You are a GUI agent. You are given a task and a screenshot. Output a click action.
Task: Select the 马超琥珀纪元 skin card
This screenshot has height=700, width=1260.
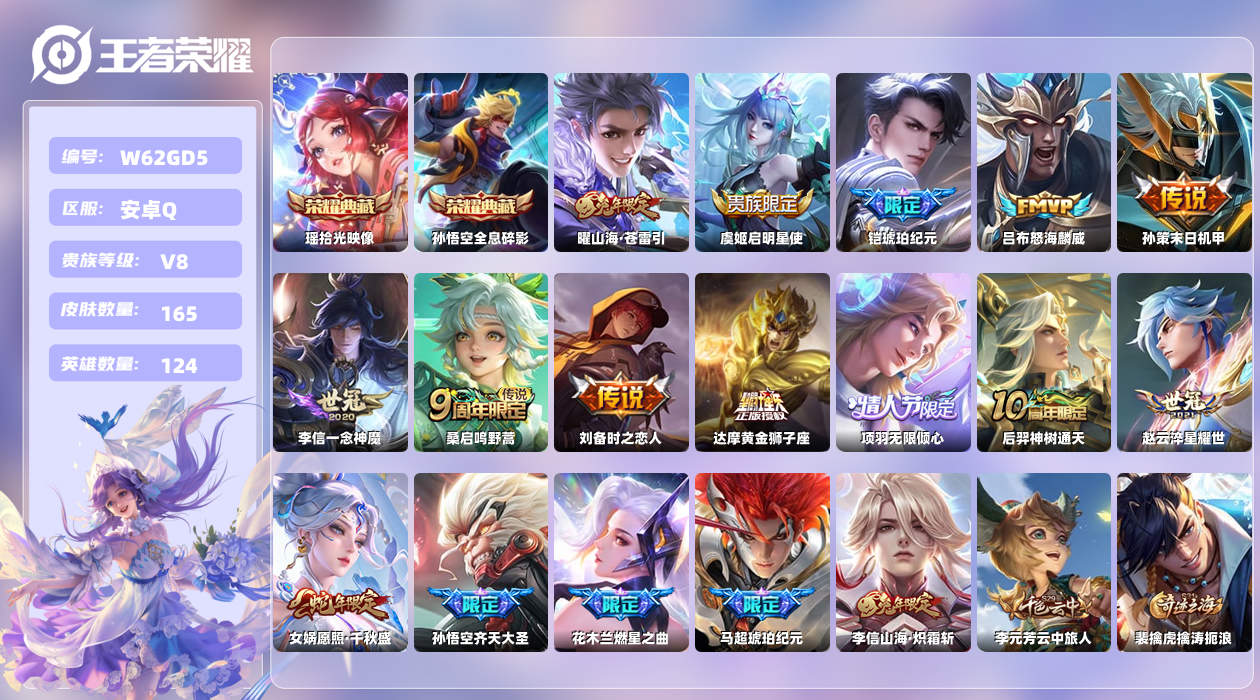(x=762, y=562)
